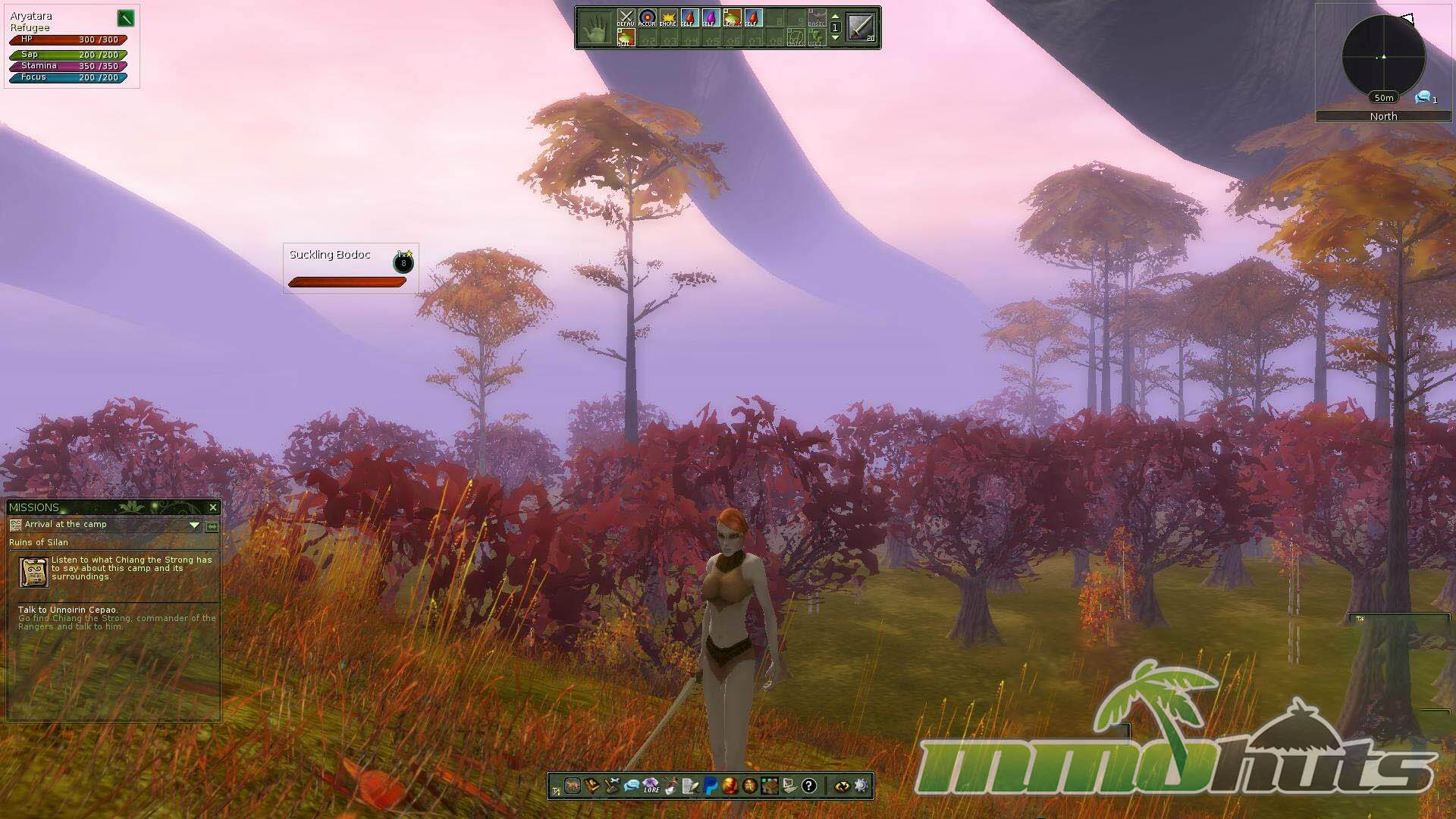Click the green hand slot

pyautogui.click(x=596, y=28)
